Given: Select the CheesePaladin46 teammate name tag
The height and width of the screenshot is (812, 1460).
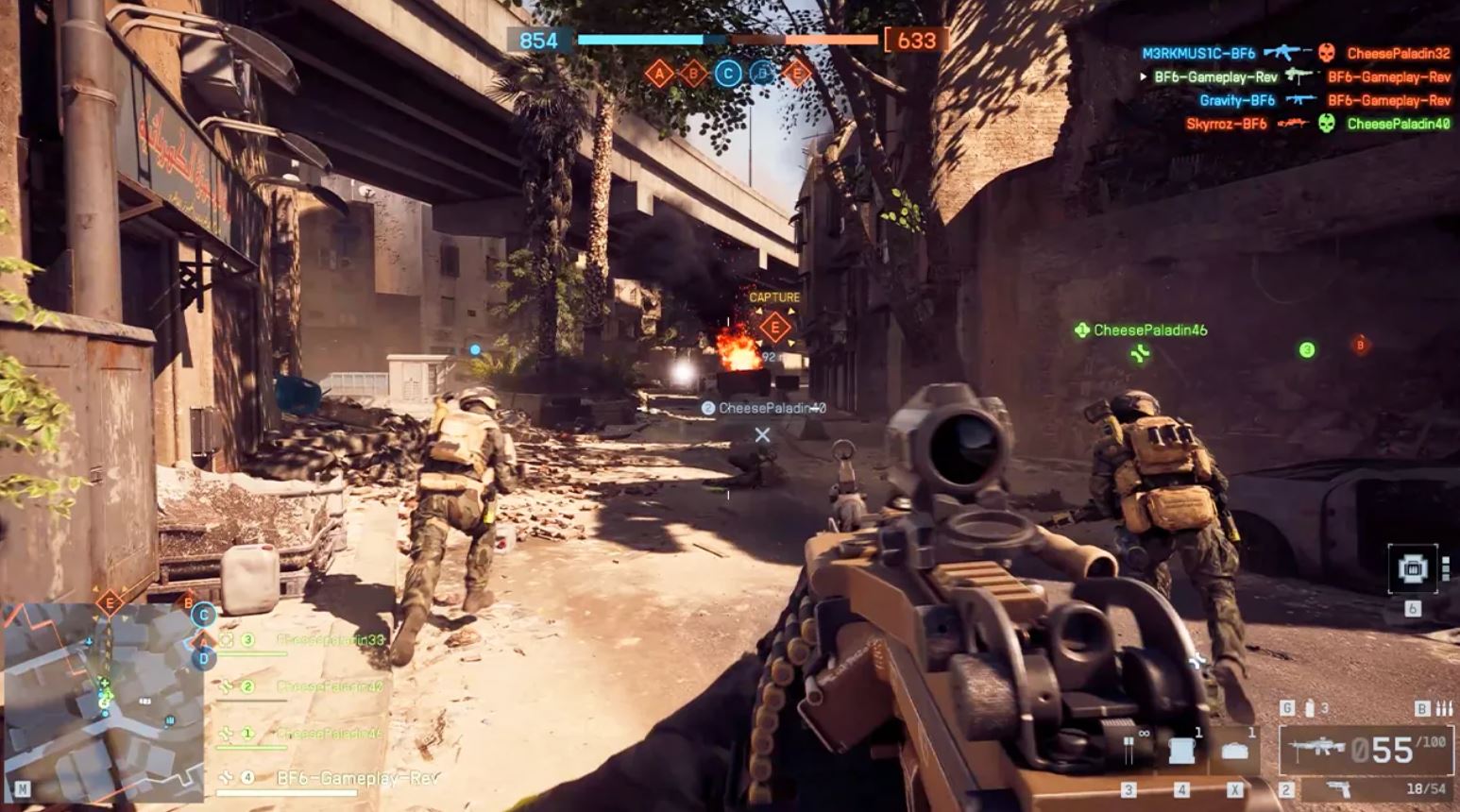Looking at the screenshot, I should [x=1149, y=330].
